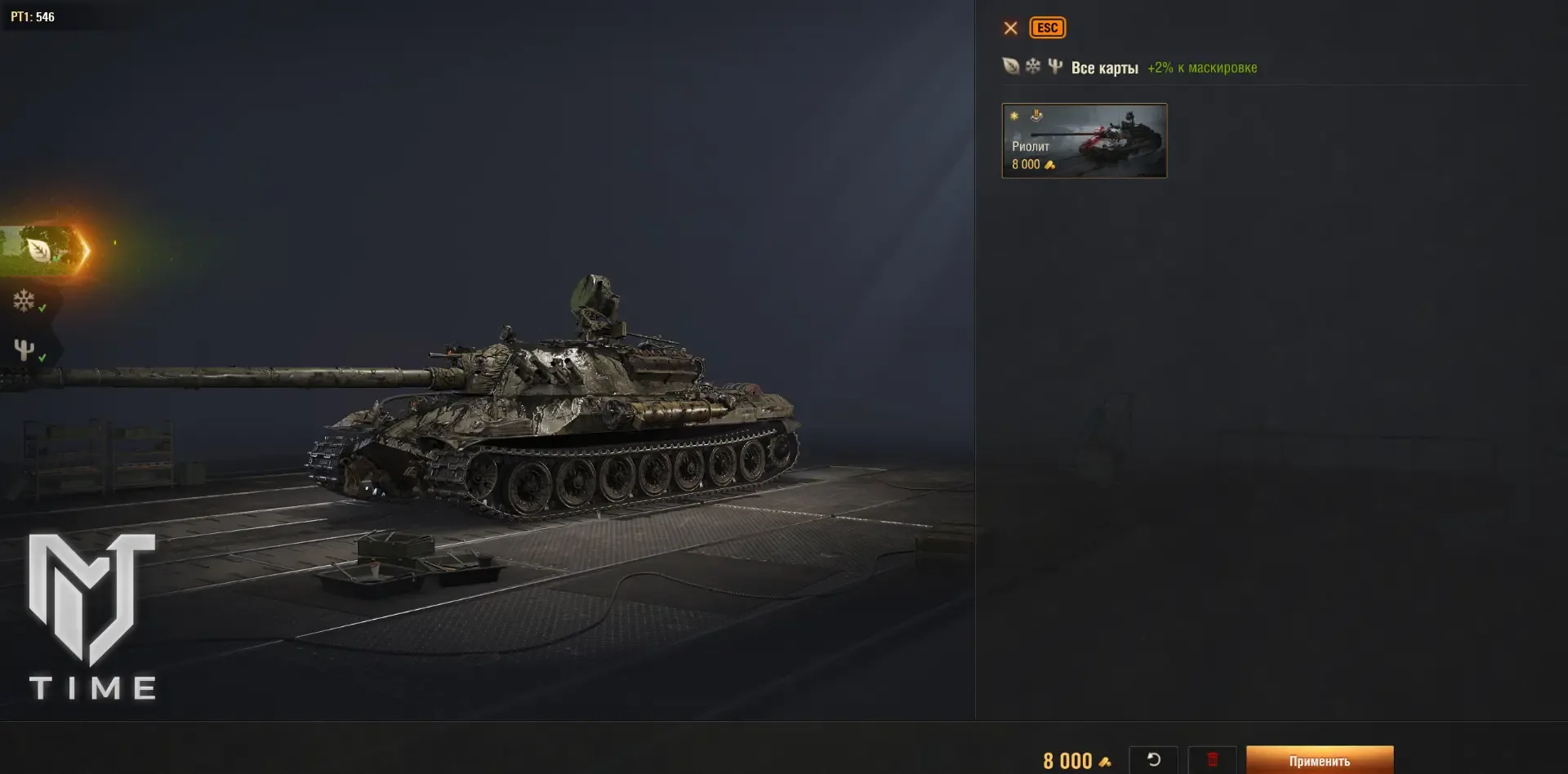Undo changes with the circular arrow button

pyautogui.click(x=1153, y=760)
